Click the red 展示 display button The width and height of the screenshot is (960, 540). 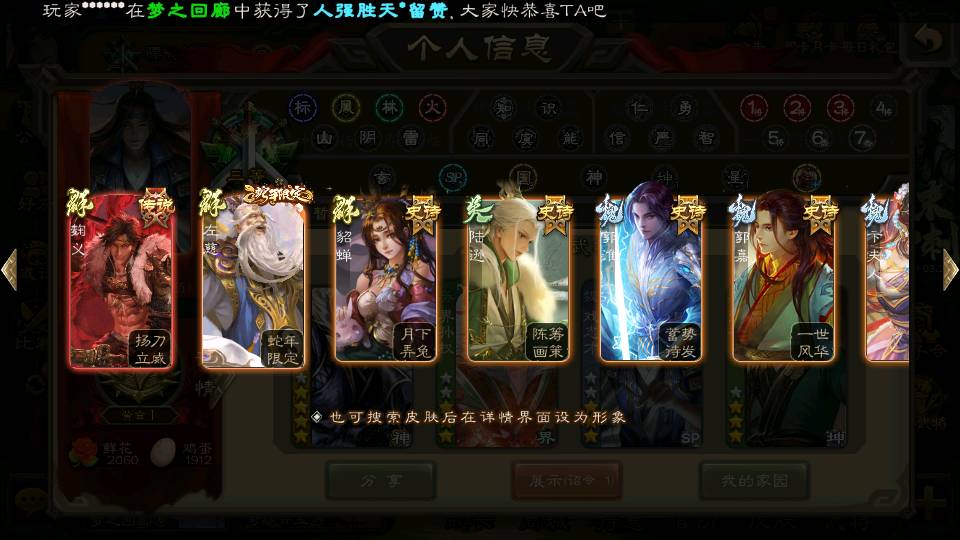(x=566, y=481)
